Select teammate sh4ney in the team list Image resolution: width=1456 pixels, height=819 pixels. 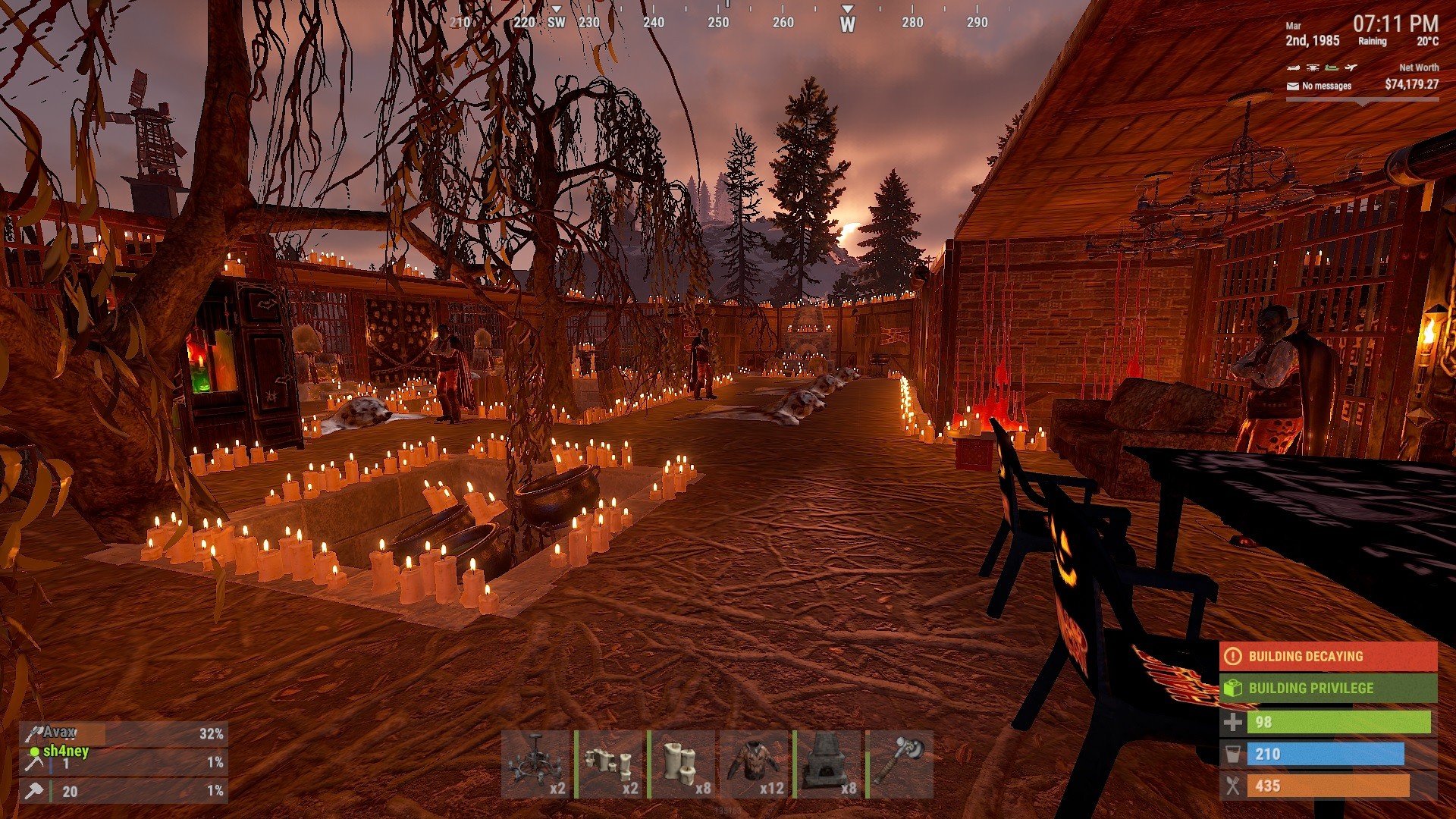point(65,752)
